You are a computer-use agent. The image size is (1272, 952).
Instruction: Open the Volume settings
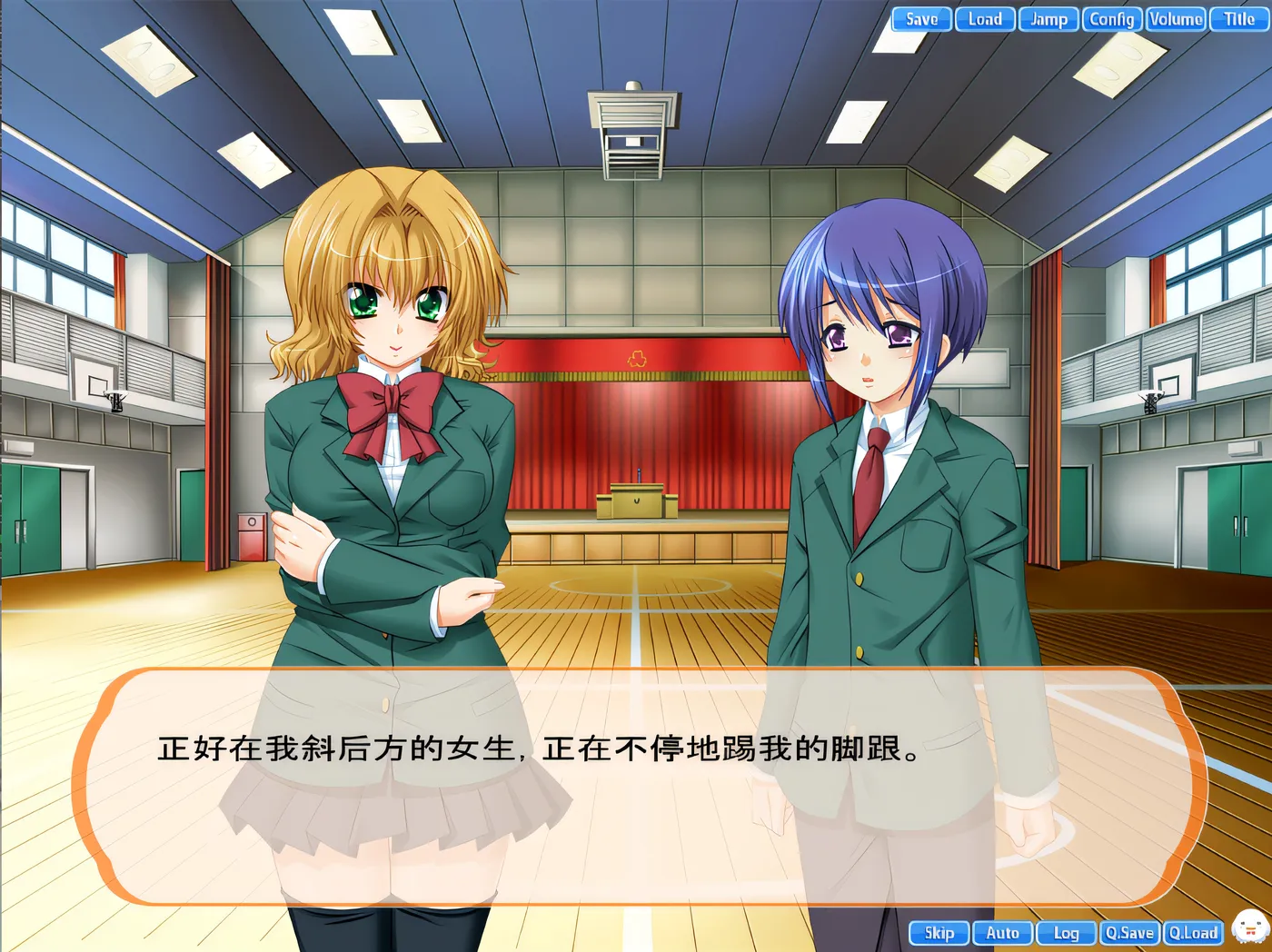pos(1176,19)
